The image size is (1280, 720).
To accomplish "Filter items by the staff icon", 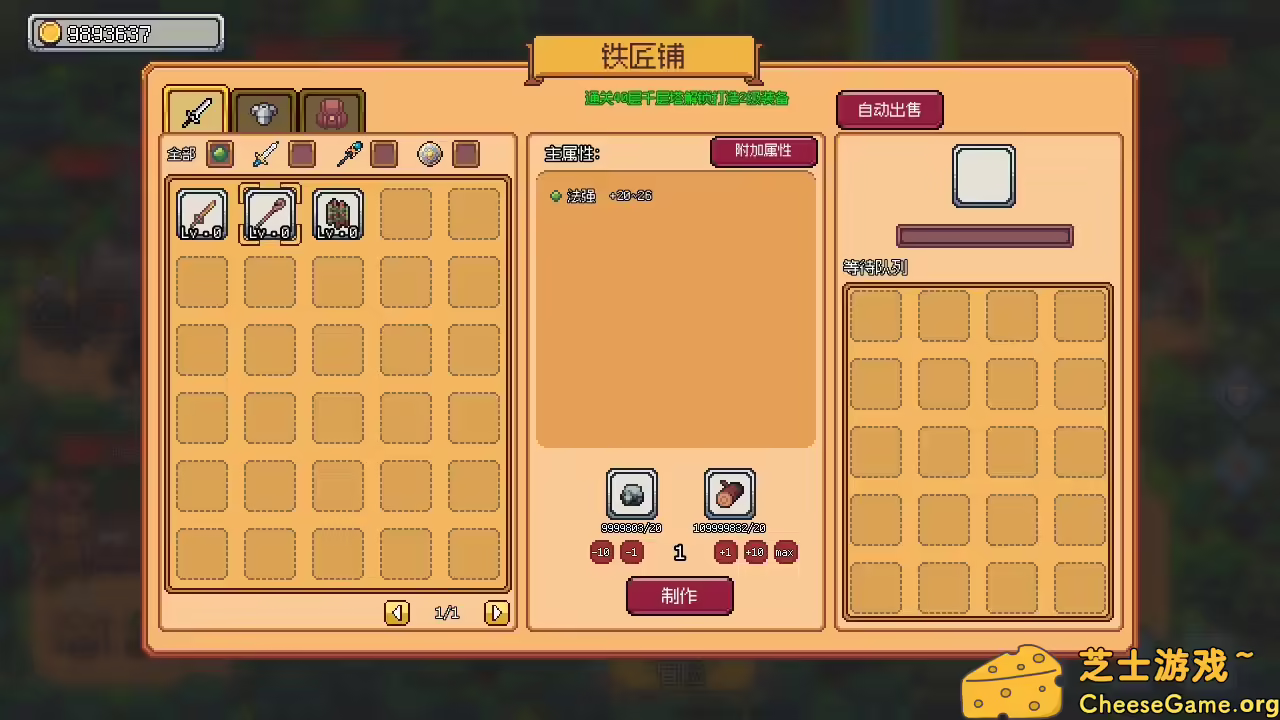I will [348, 154].
